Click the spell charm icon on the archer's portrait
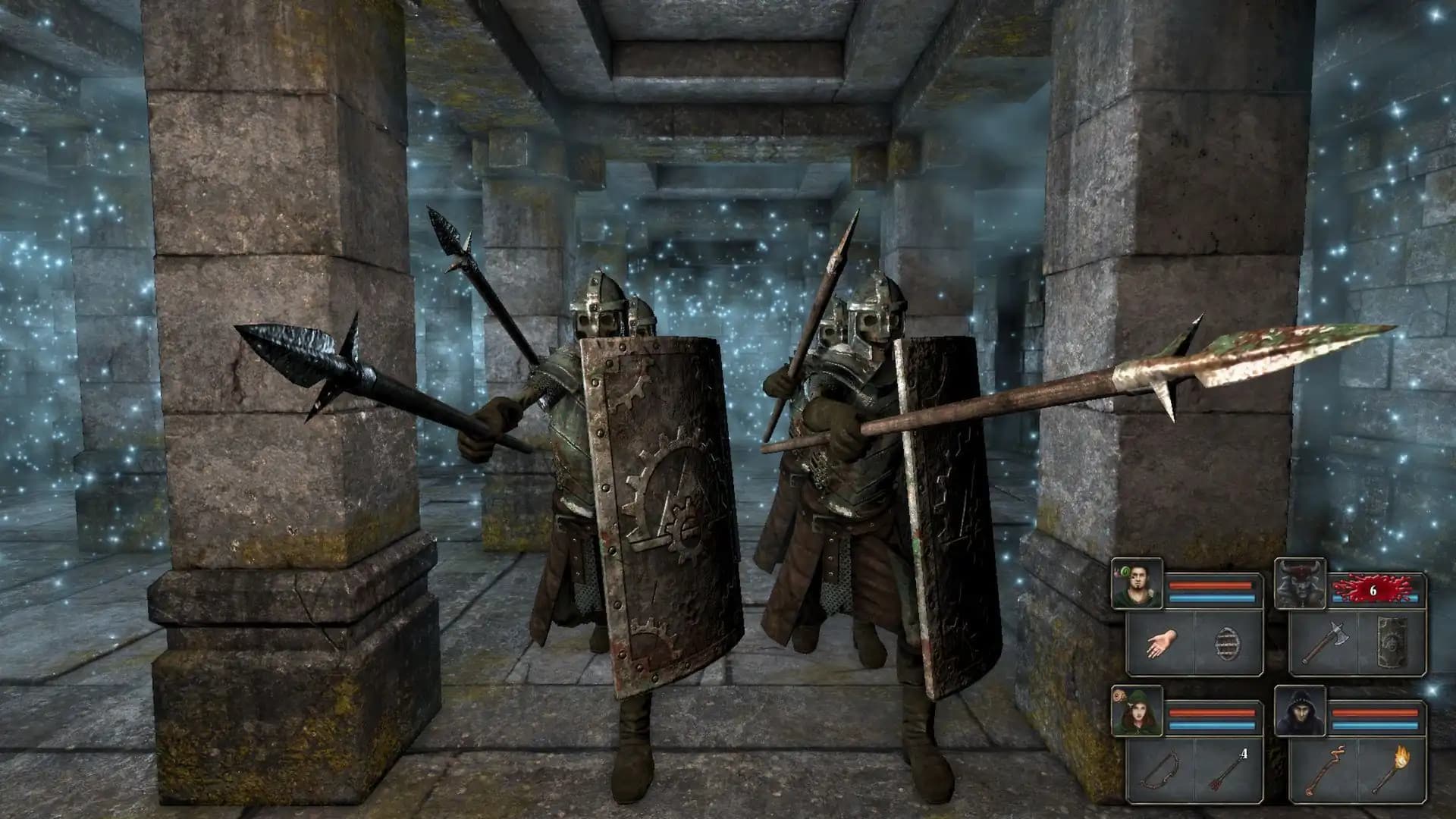 (x=1119, y=695)
